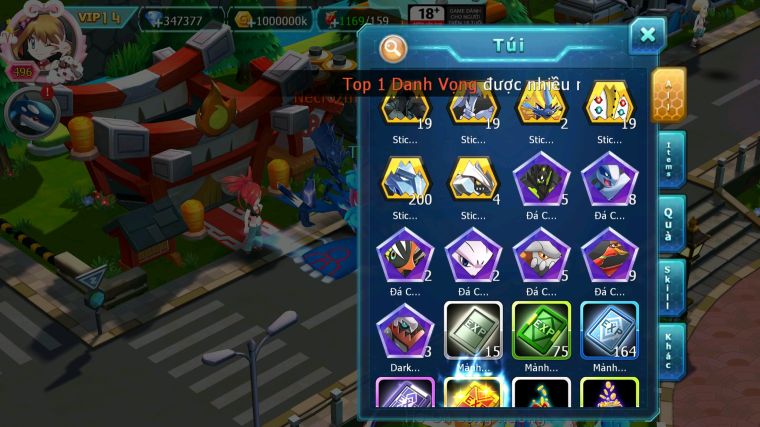Image resolution: width=760 pixels, height=427 pixels.
Task: Select the green EXP shard, quantity 75
Action: (541, 331)
